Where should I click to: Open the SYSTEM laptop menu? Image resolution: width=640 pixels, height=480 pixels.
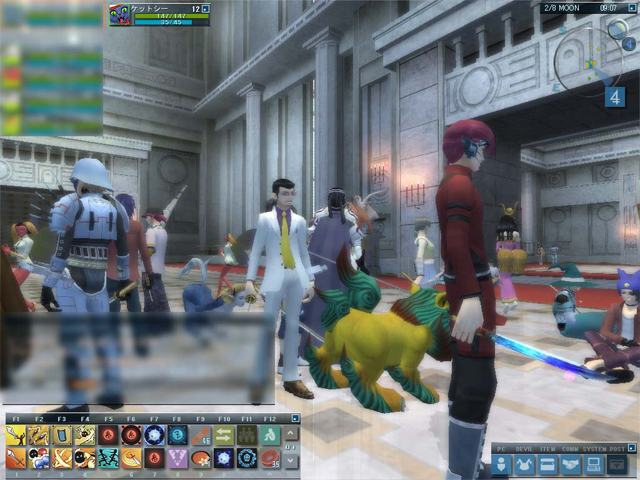[593, 465]
